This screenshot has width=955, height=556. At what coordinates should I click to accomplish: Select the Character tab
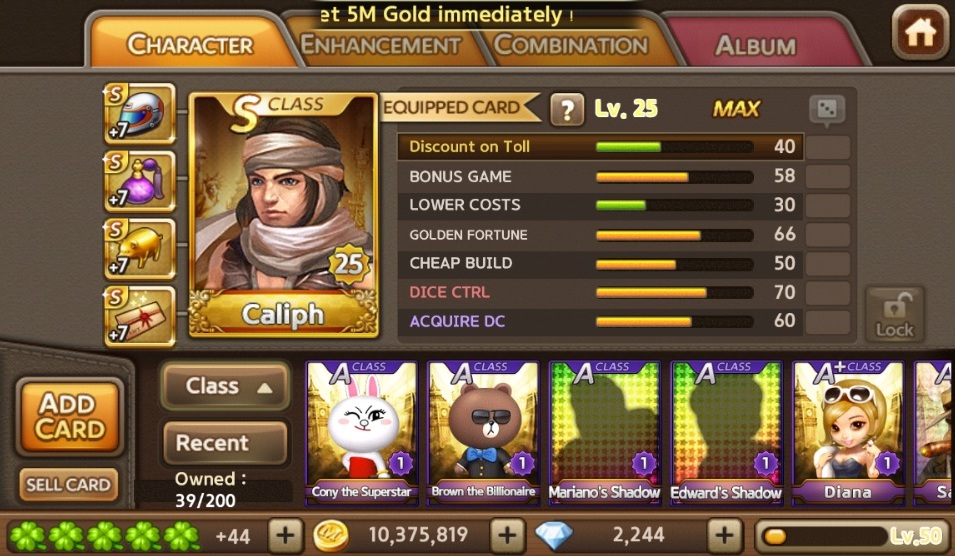(x=190, y=46)
